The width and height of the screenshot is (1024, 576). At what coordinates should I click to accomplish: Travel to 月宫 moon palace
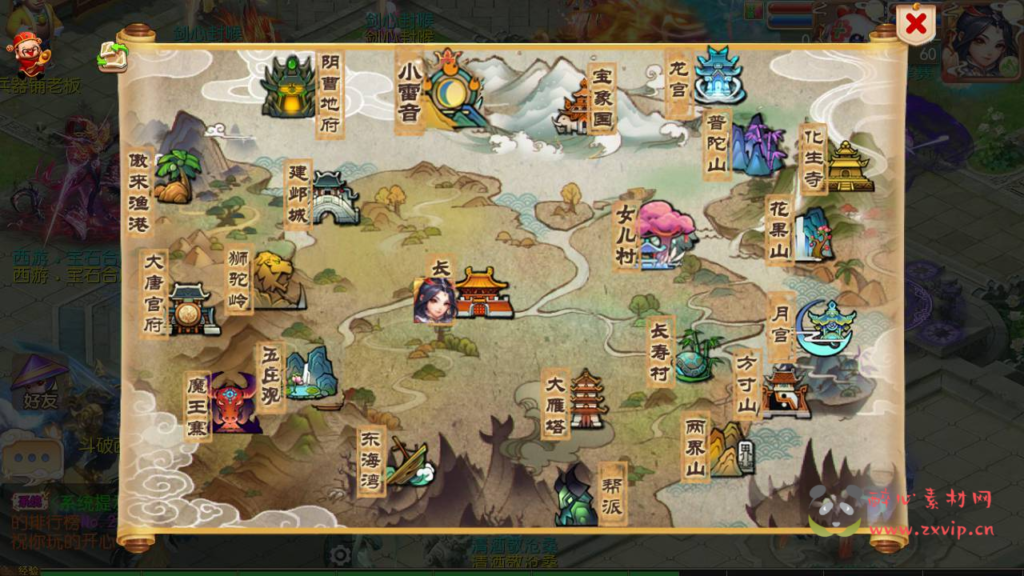pos(826,327)
